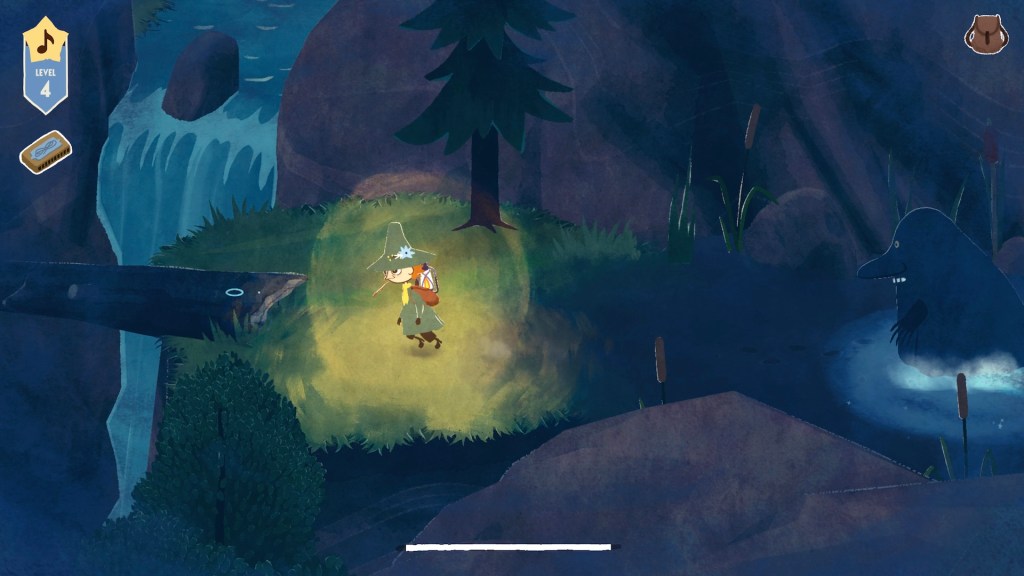Open the backpack inventory icon
This screenshot has height=576, width=1024.
[985, 35]
